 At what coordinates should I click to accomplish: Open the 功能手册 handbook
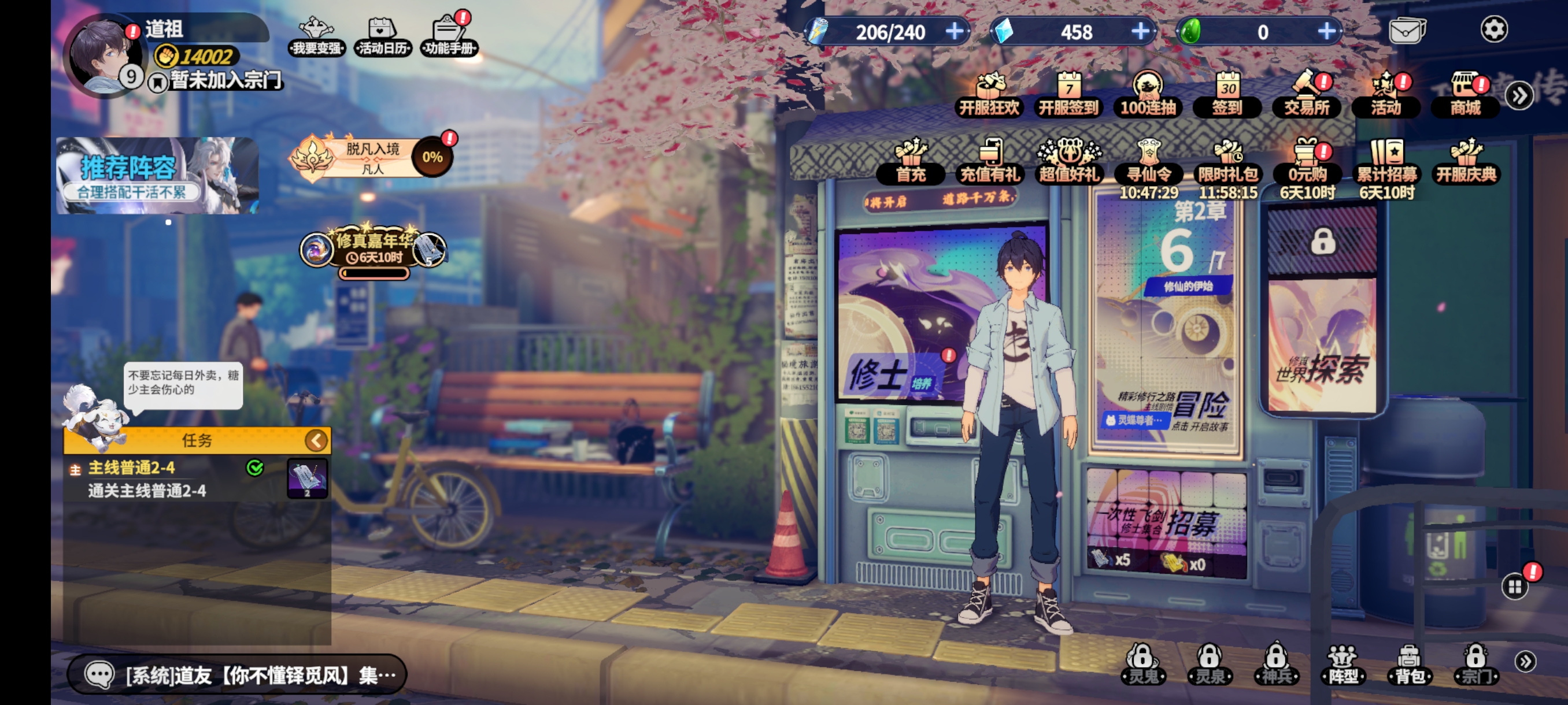point(449,35)
